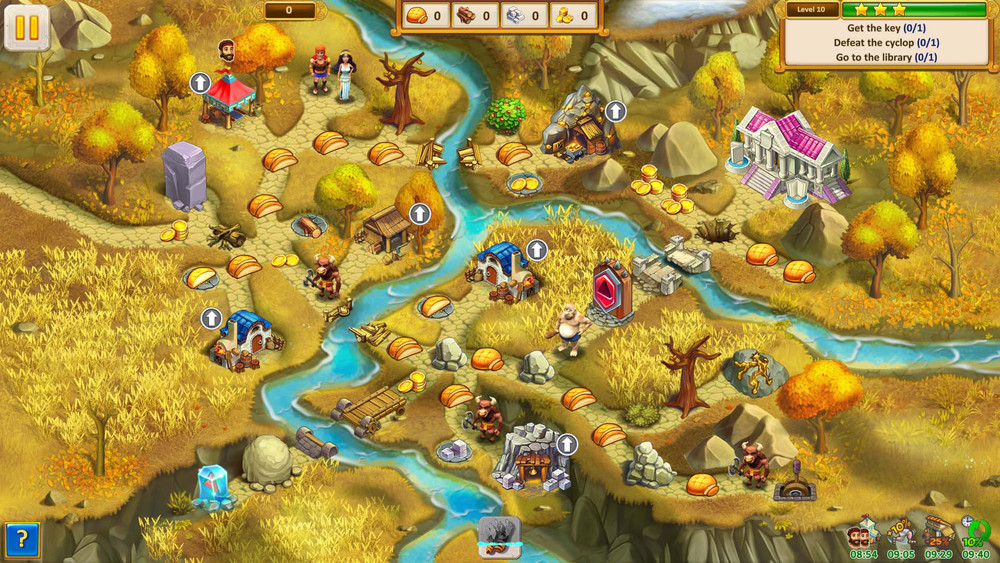Screen dimensions: 1000x563
Task: Select the upgrade arrow beside the sawmill
Action: coord(420,213)
